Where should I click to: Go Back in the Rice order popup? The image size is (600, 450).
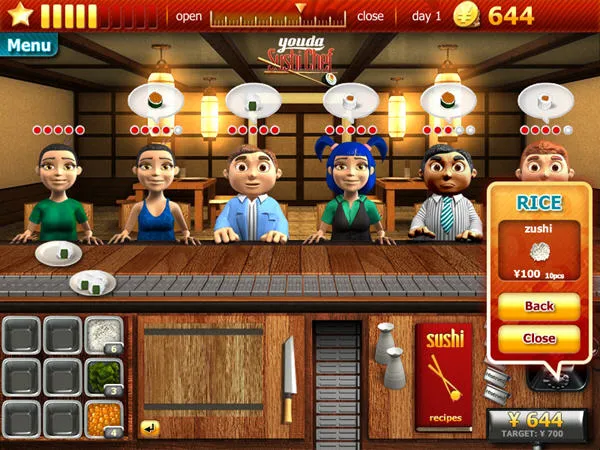539,306
